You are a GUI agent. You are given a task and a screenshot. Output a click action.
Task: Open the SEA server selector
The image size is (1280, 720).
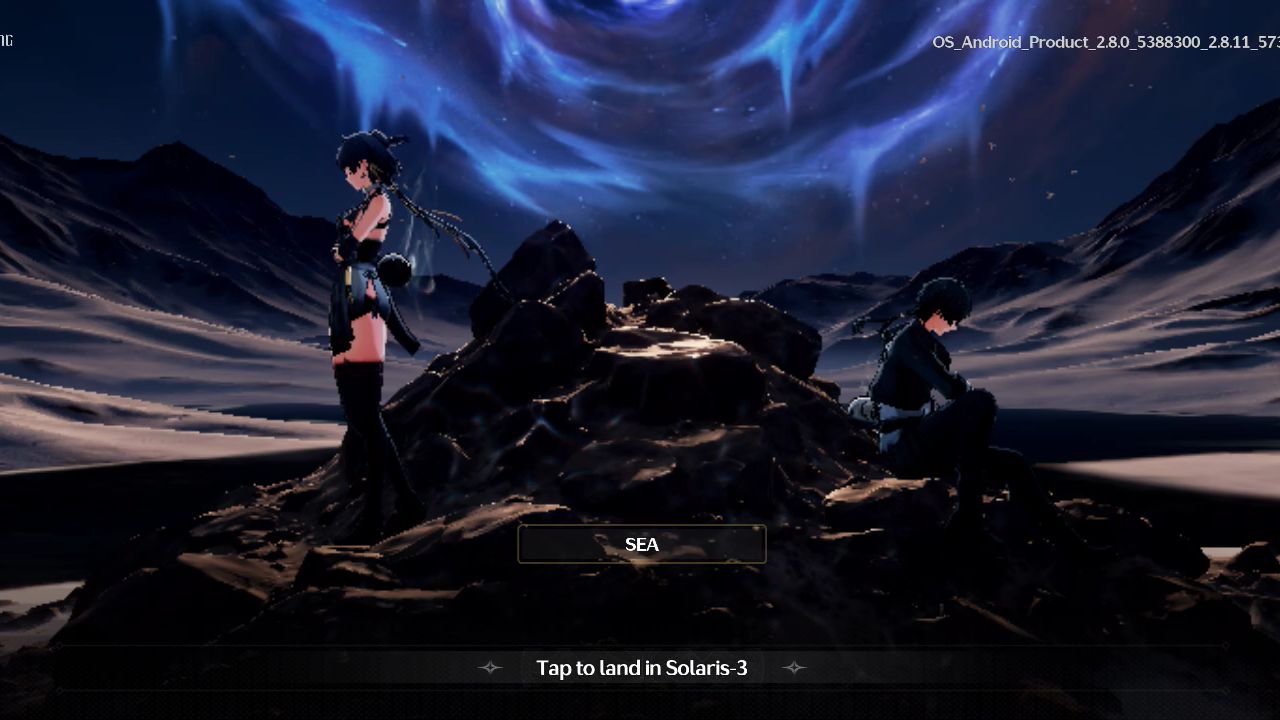click(641, 544)
